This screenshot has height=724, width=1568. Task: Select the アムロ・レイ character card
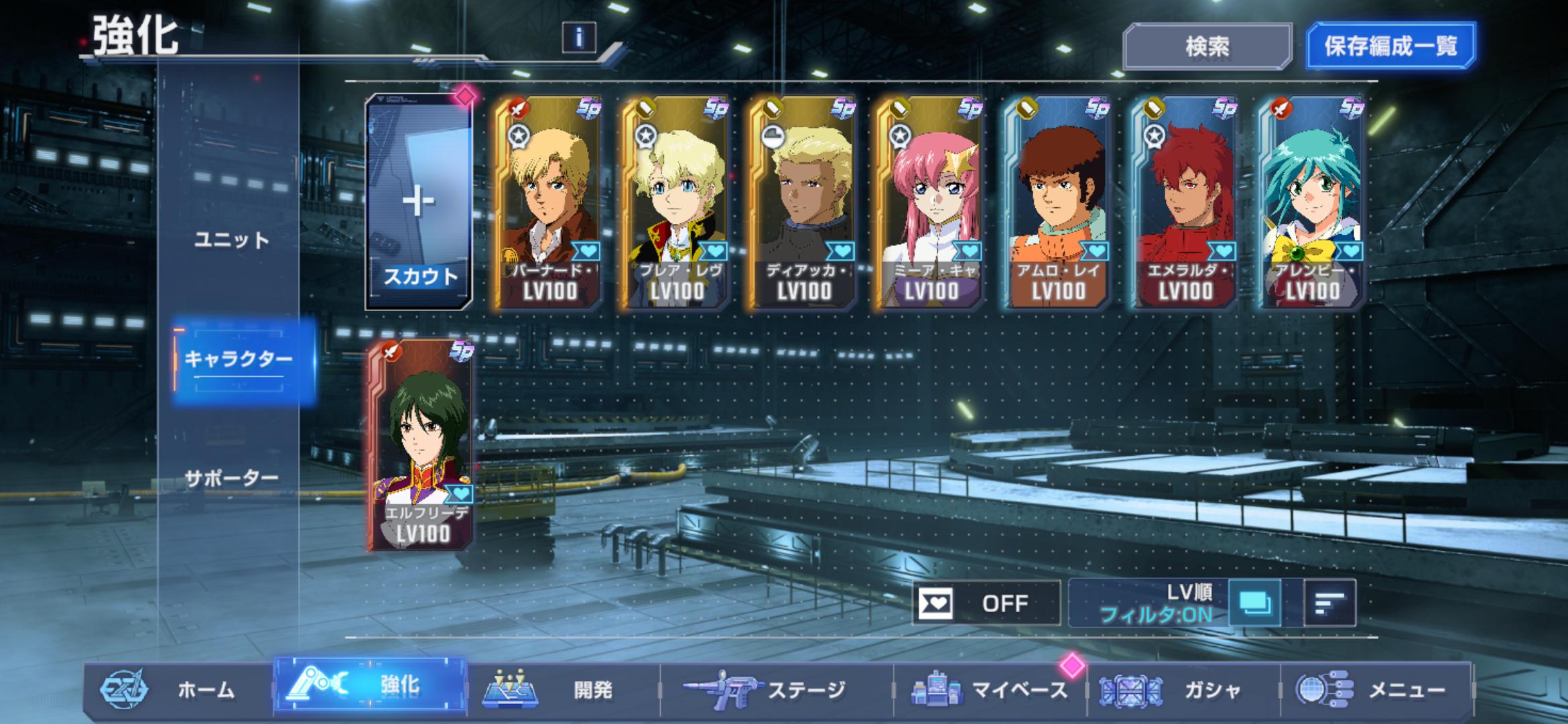click(1057, 202)
